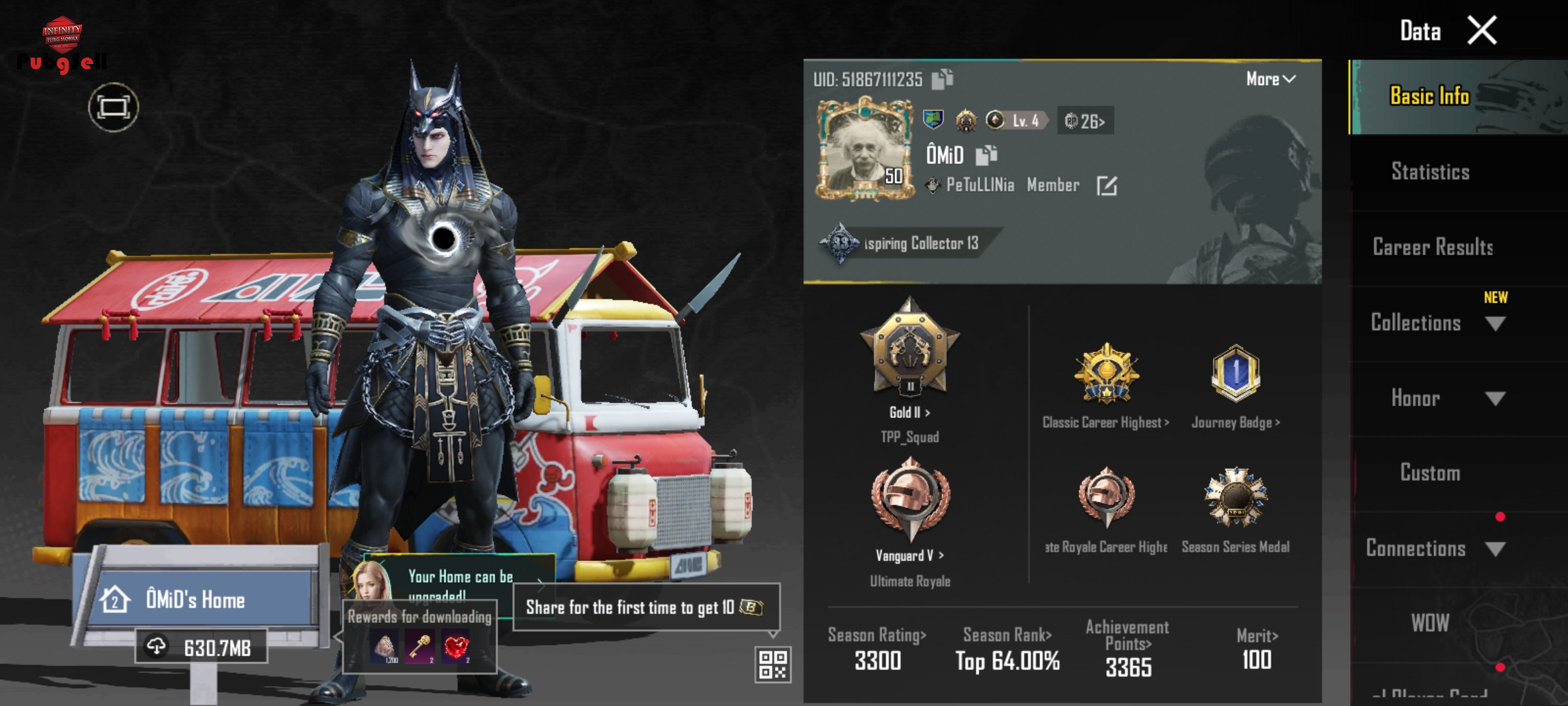
Task: Open the WOW tab
Action: point(1430,623)
